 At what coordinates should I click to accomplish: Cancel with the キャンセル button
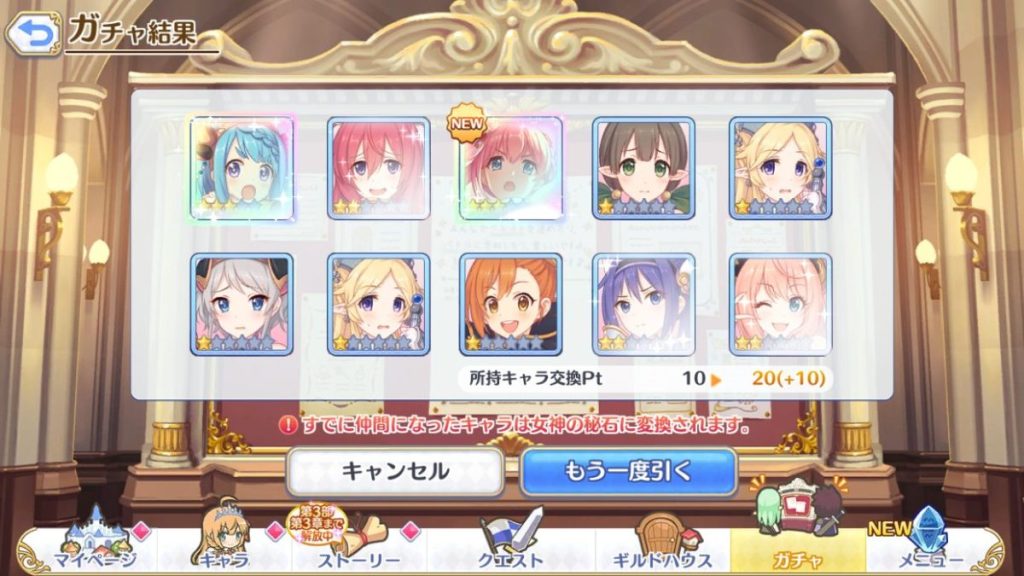pos(395,471)
